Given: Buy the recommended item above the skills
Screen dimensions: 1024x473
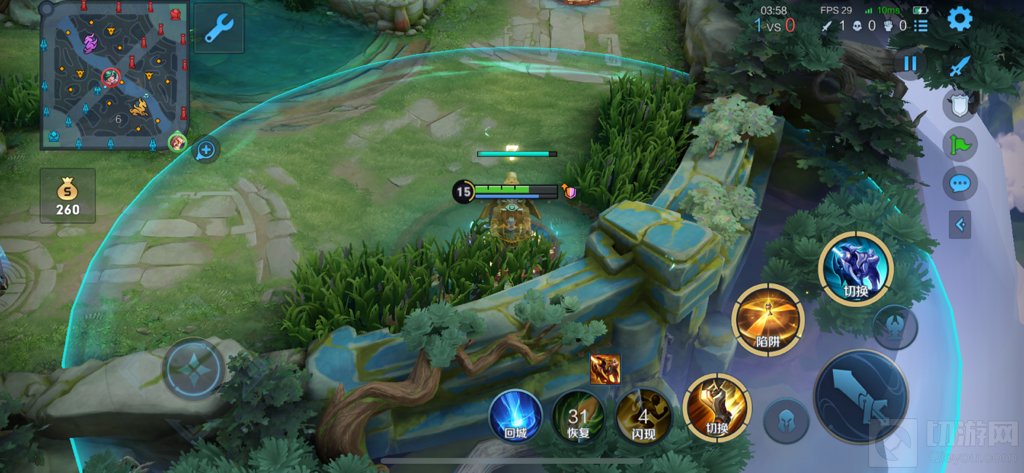Looking at the screenshot, I should (x=605, y=369).
